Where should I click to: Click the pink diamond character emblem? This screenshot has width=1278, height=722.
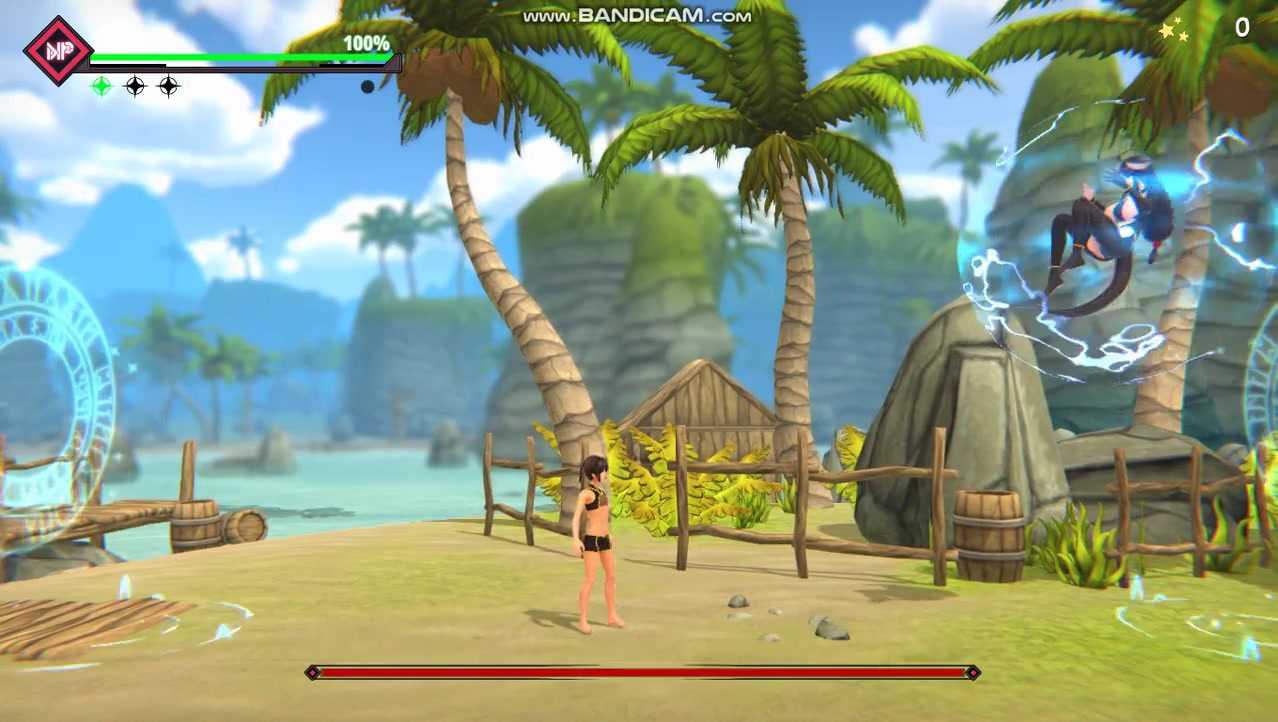click(x=57, y=50)
